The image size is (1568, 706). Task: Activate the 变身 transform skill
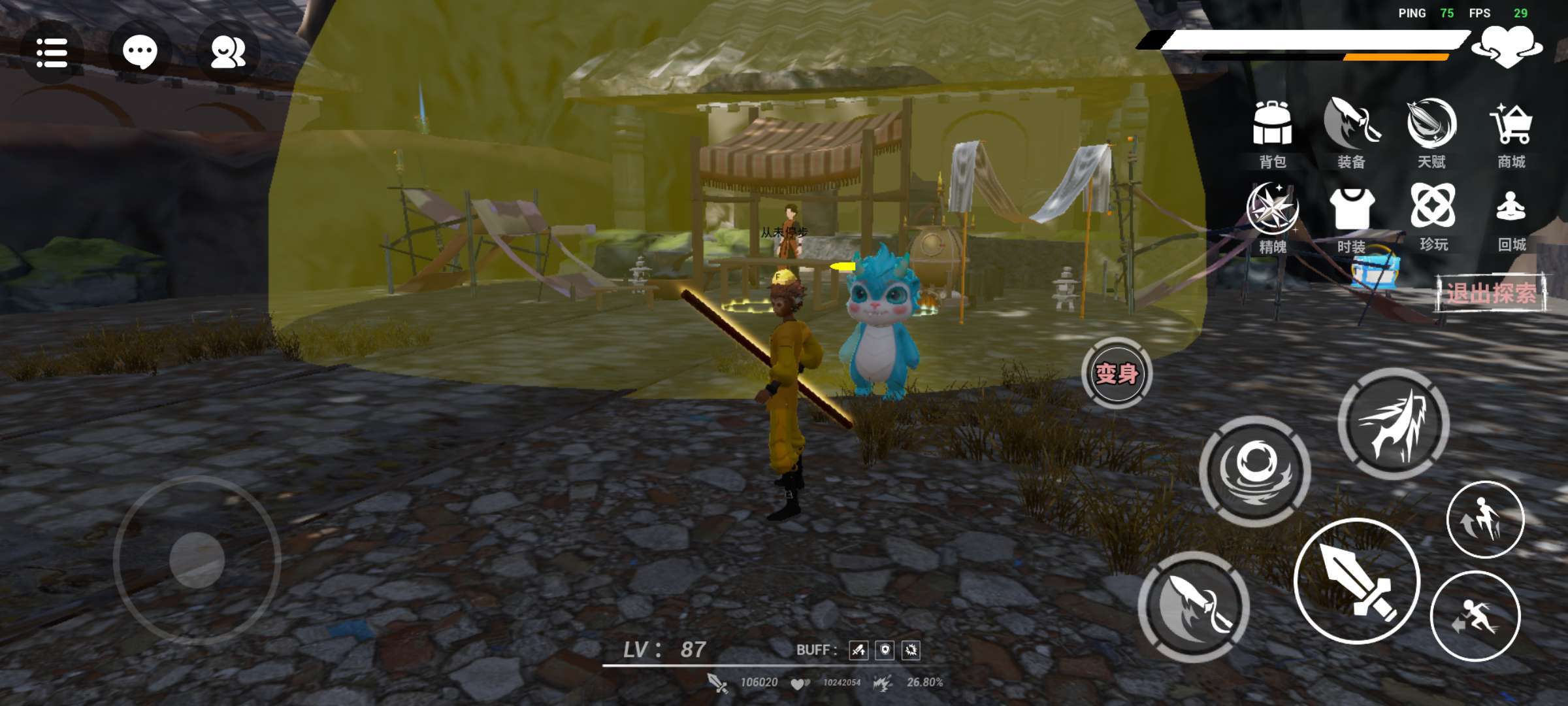pyautogui.click(x=1117, y=373)
